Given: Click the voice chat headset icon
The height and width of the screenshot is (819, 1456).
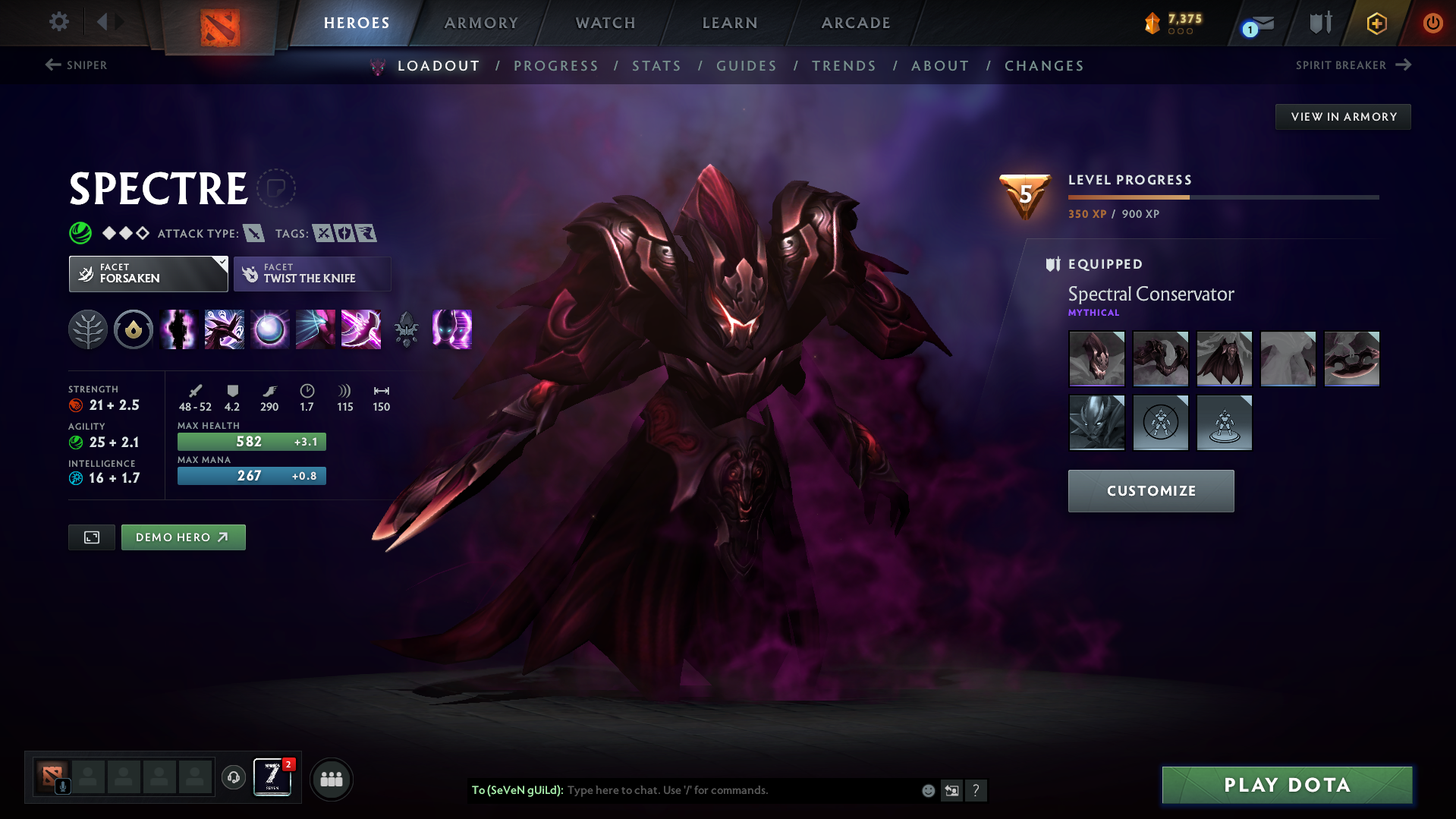Looking at the screenshot, I should point(233,778).
